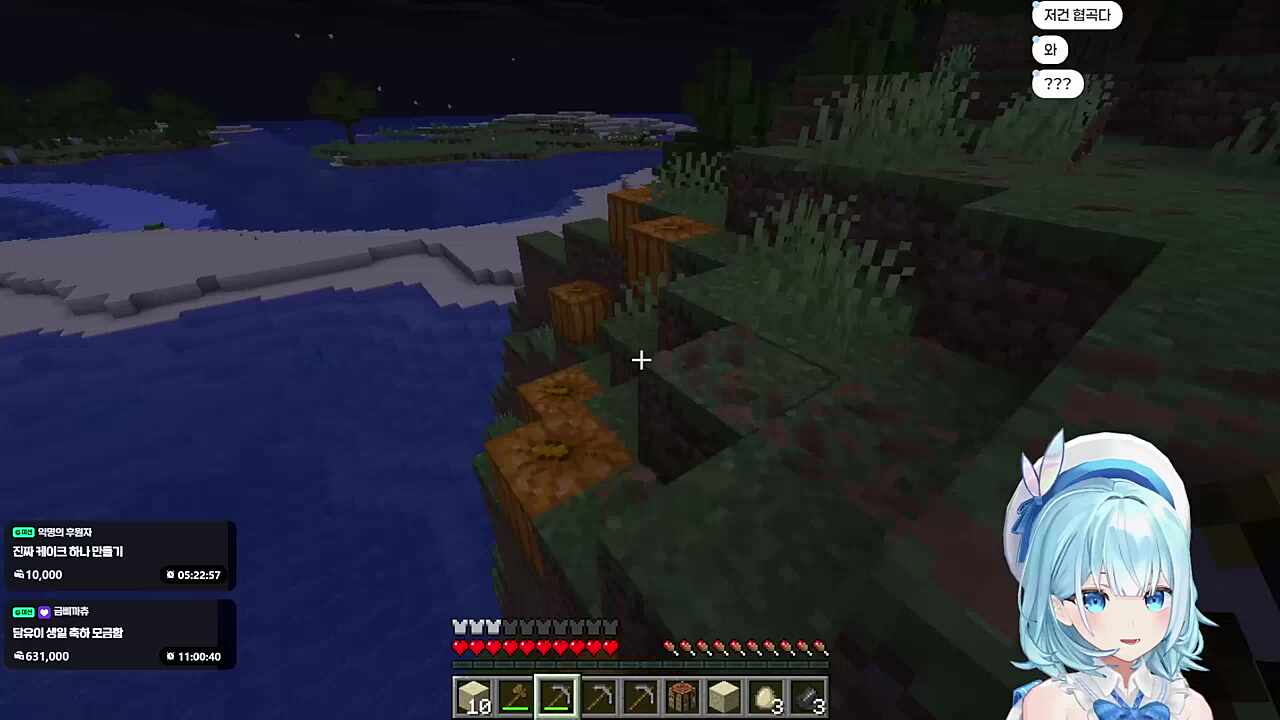Select the highlighted pickaxe in the hotbar

pos(557,697)
